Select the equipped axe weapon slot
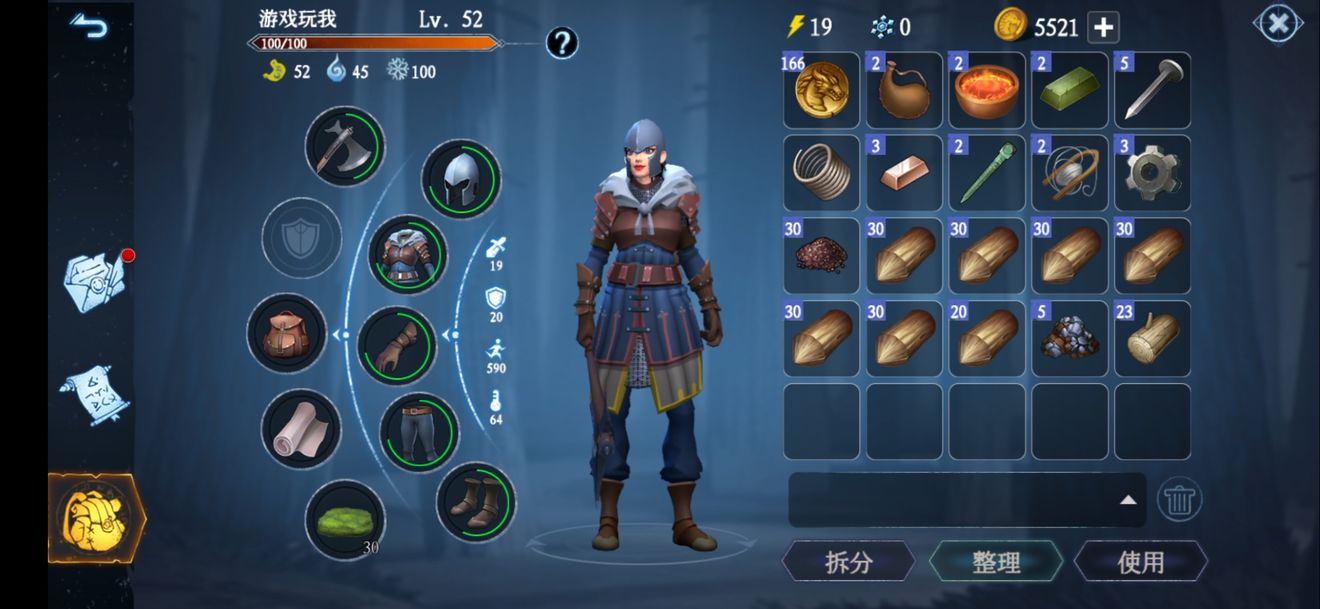Image resolution: width=1320 pixels, height=609 pixels. 344,146
